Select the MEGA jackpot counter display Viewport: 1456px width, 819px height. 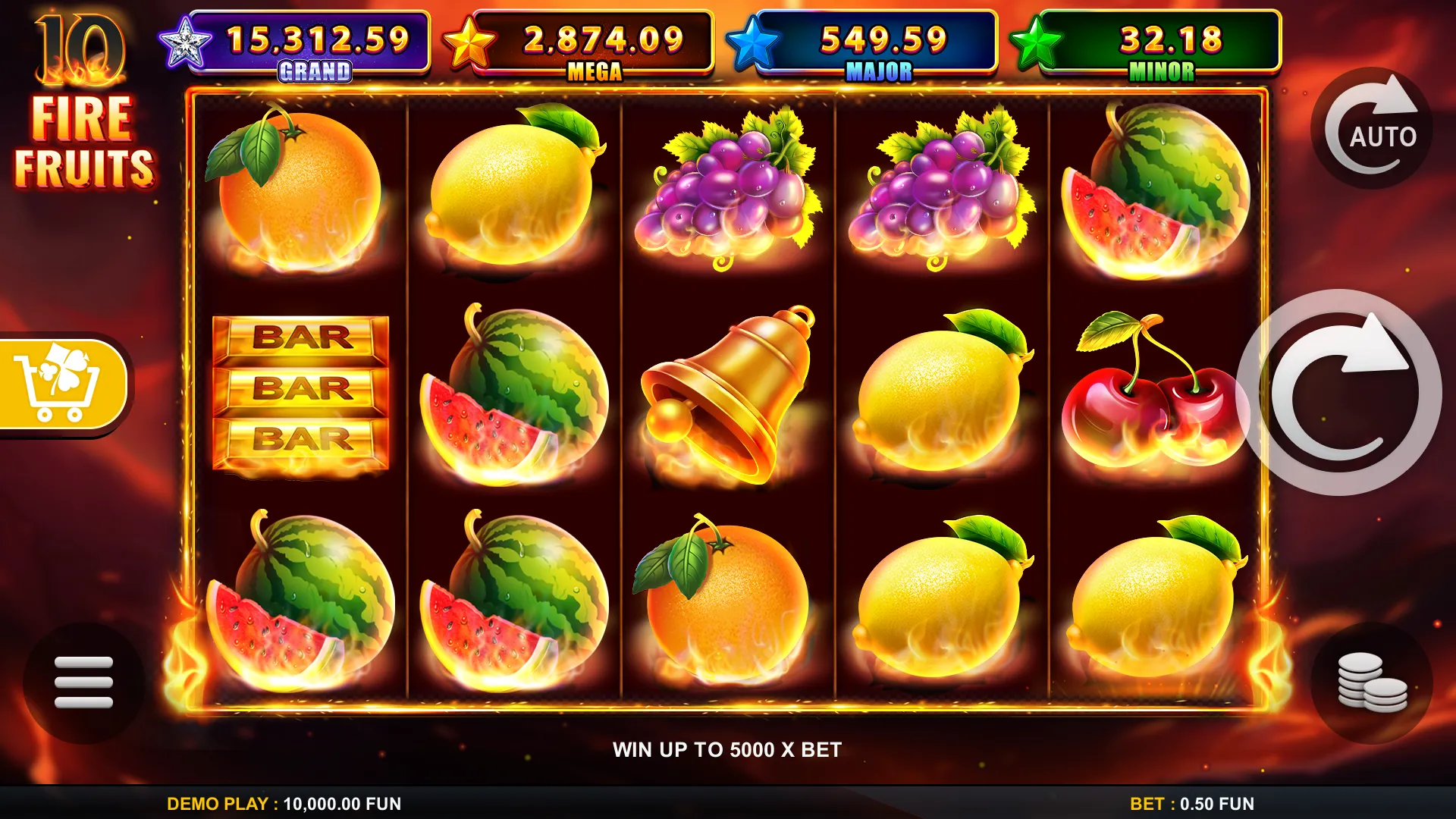tap(603, 36)
